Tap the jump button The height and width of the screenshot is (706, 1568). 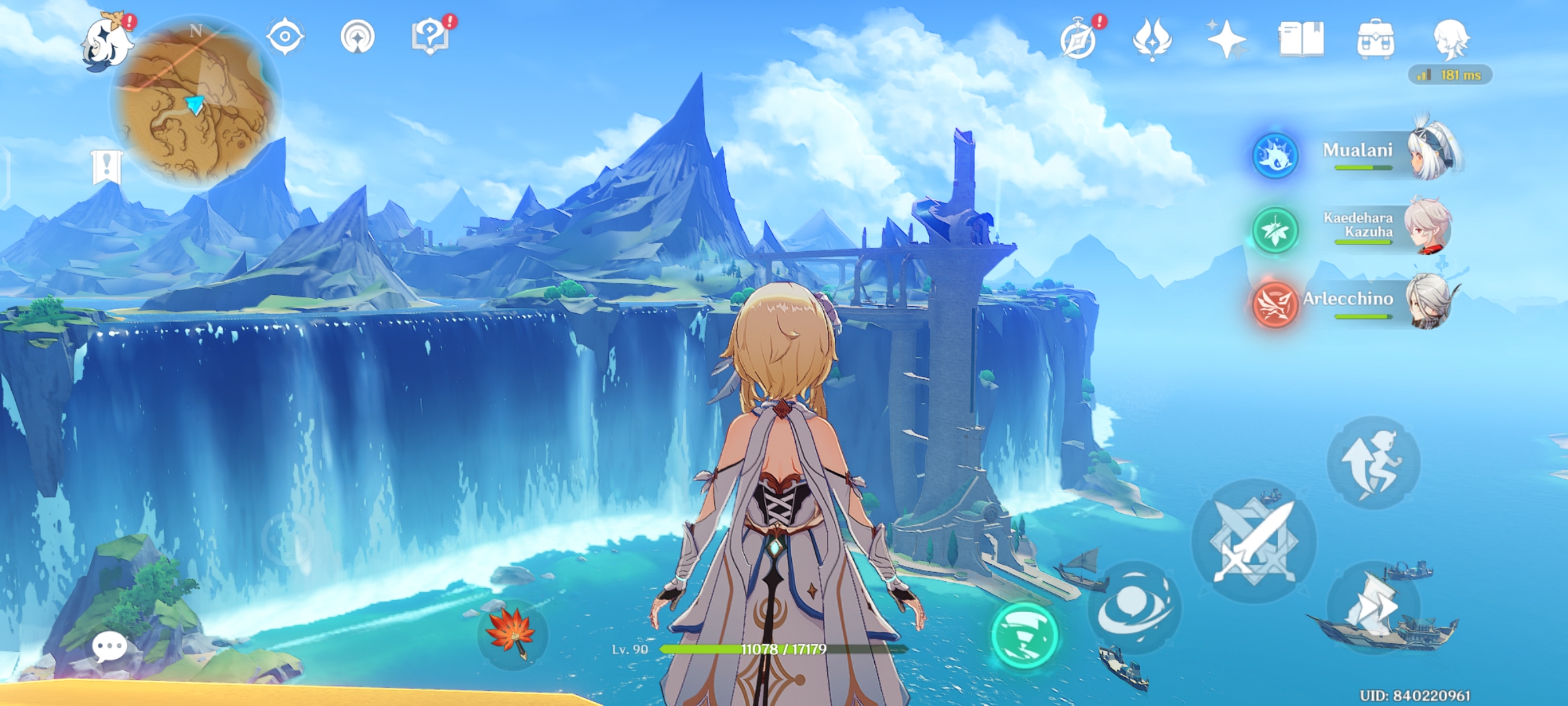coord(1373,463)
